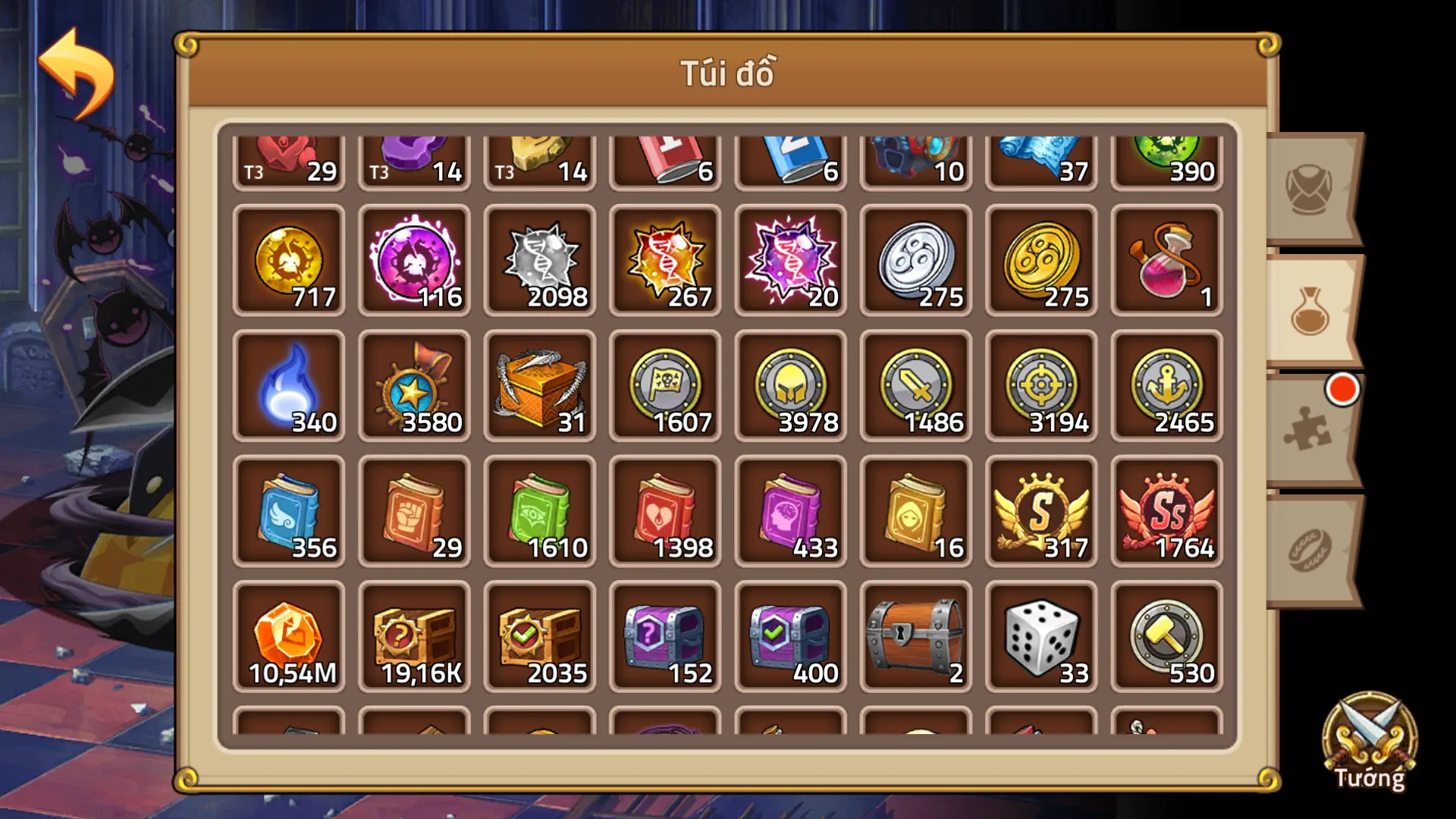Tap the red notification dot on the sidebar
This screenshot has height=819, width=1456.
pyautogui.click(x=1342, y=389)
